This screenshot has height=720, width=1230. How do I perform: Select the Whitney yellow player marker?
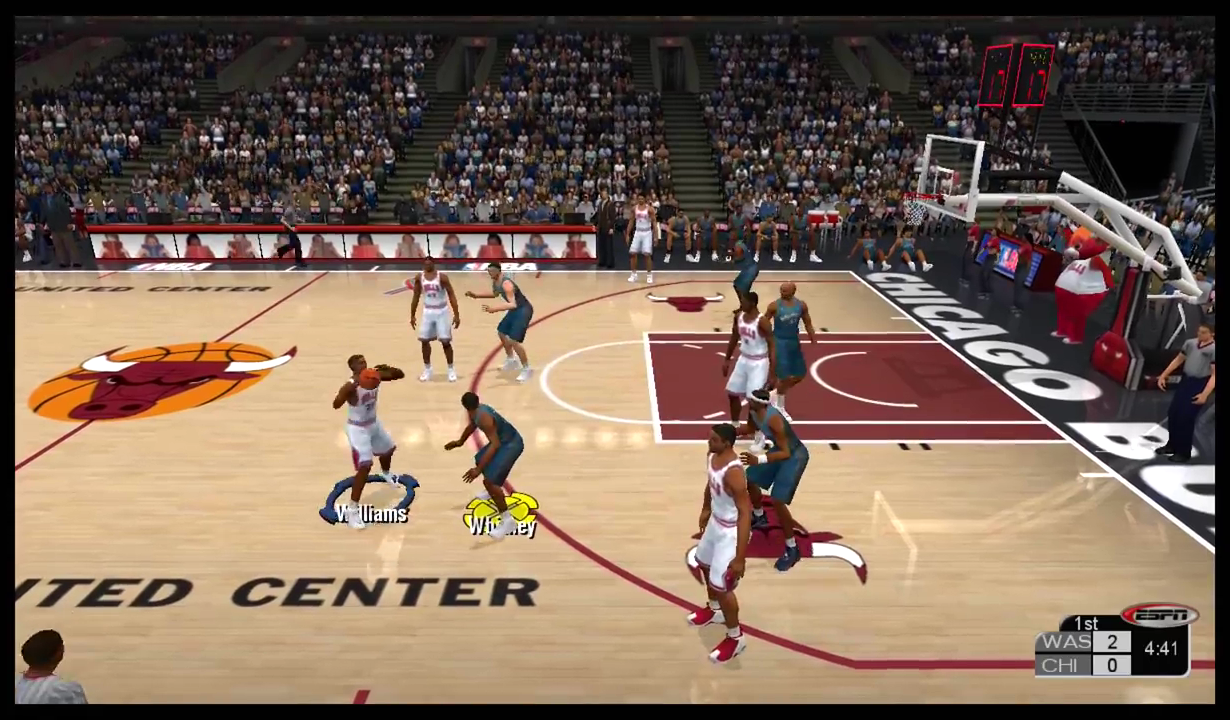click(x=502, y=514)
